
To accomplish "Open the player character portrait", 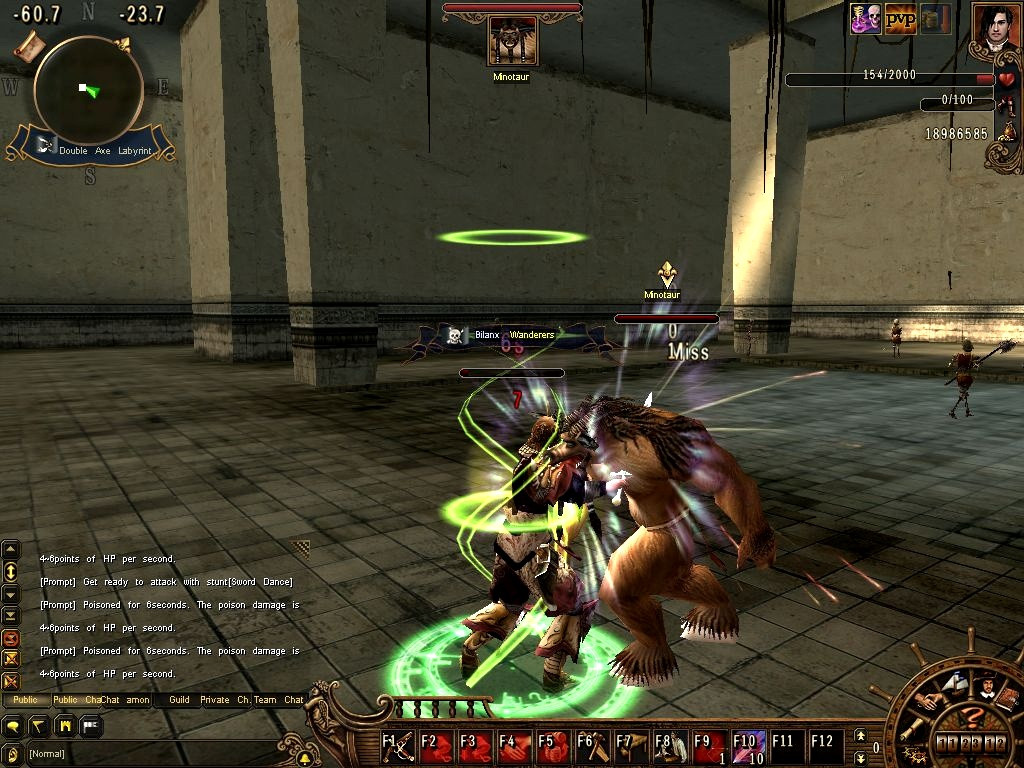I will click(996, 28).
